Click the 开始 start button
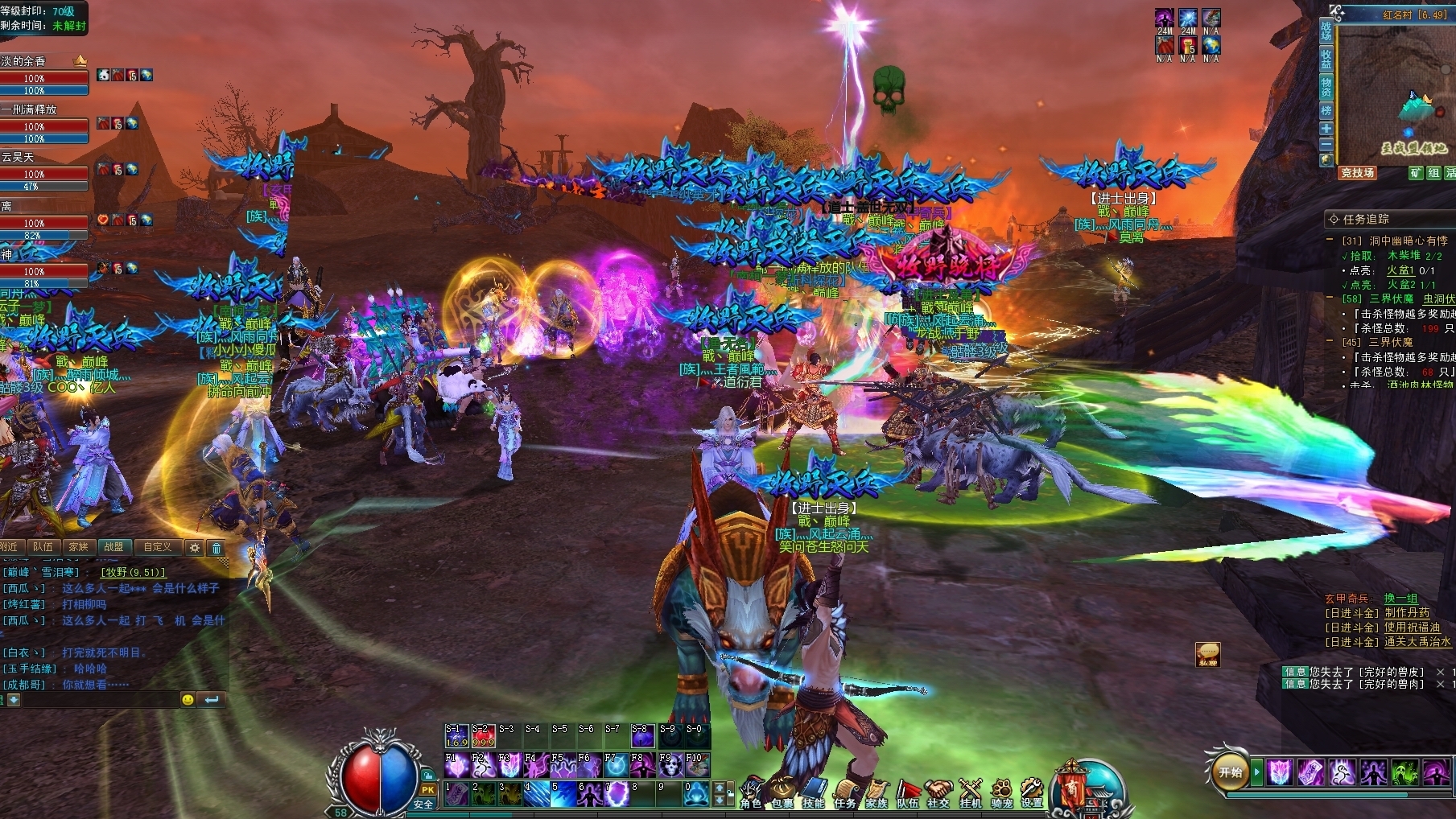This screenshot has width=1456, height=819. tap(1231, 772)
